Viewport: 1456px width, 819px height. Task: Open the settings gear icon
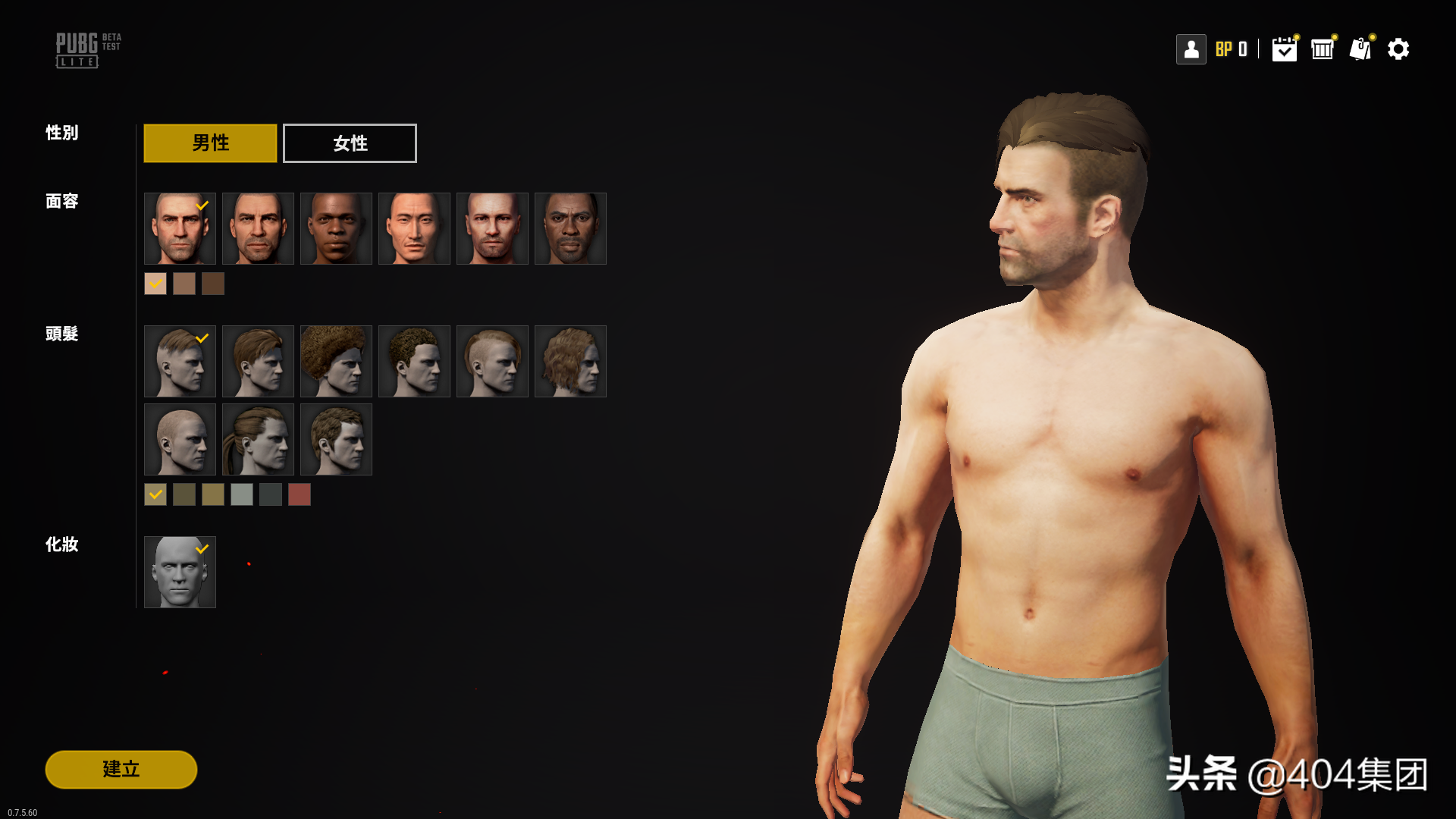(1398, 49)
